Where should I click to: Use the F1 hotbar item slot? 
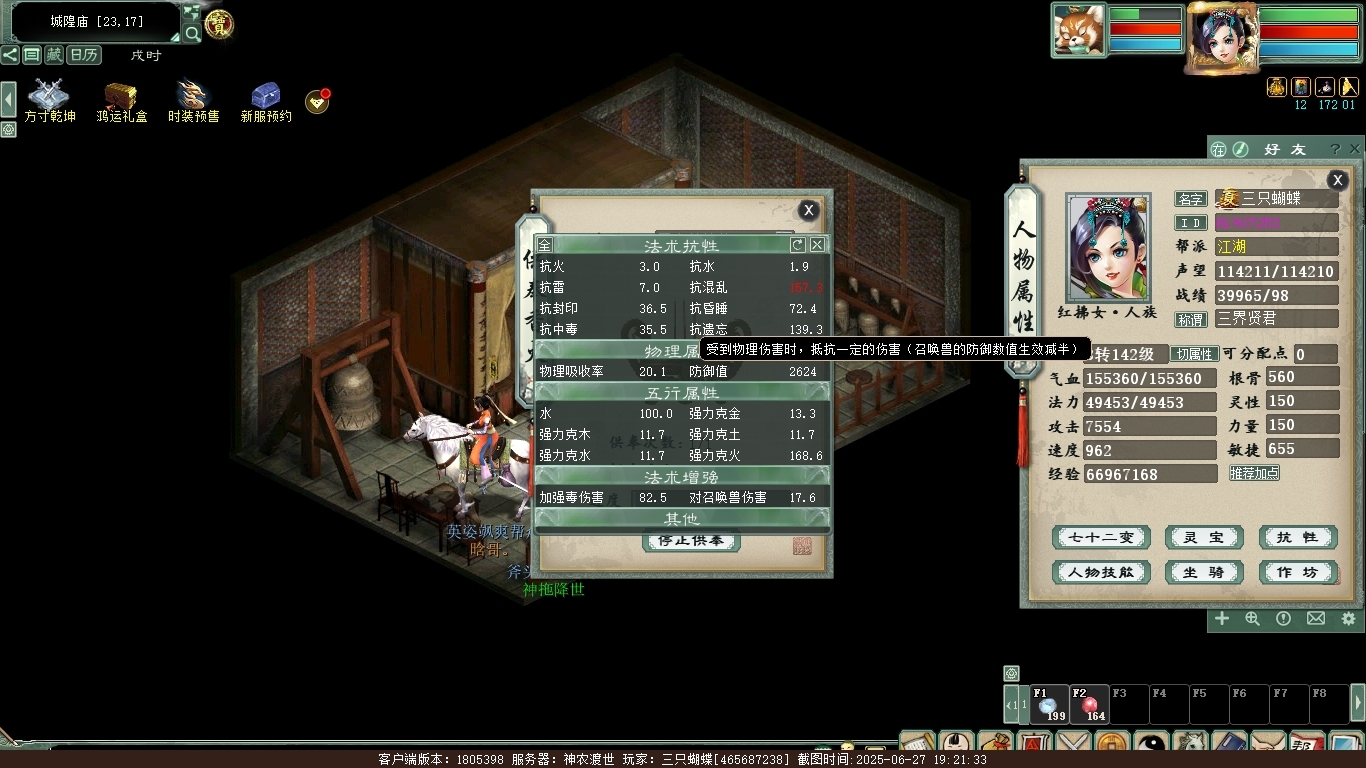(x=1049, y=705)
